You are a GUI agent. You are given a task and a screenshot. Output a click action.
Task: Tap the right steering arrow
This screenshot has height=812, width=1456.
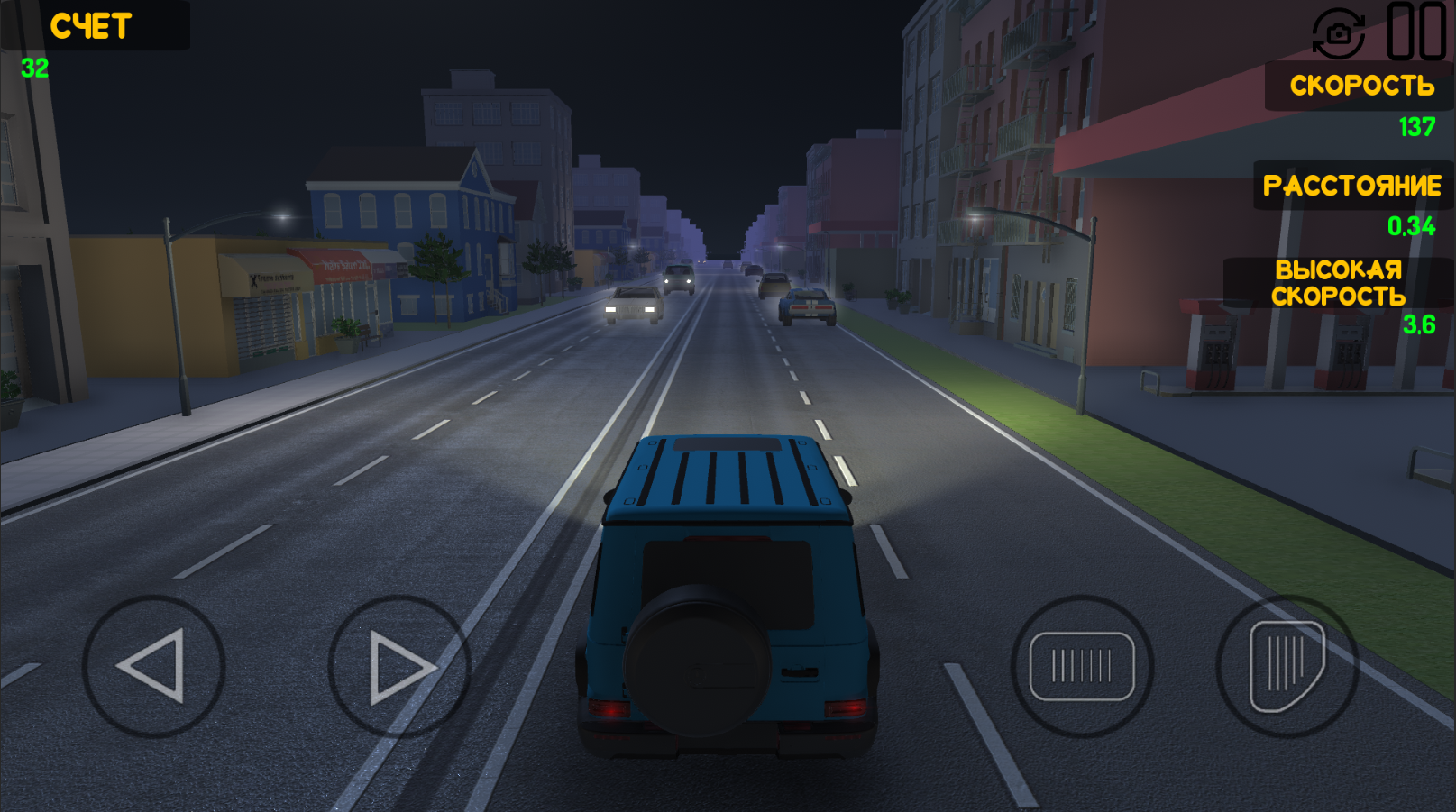(x=395, y=664)
